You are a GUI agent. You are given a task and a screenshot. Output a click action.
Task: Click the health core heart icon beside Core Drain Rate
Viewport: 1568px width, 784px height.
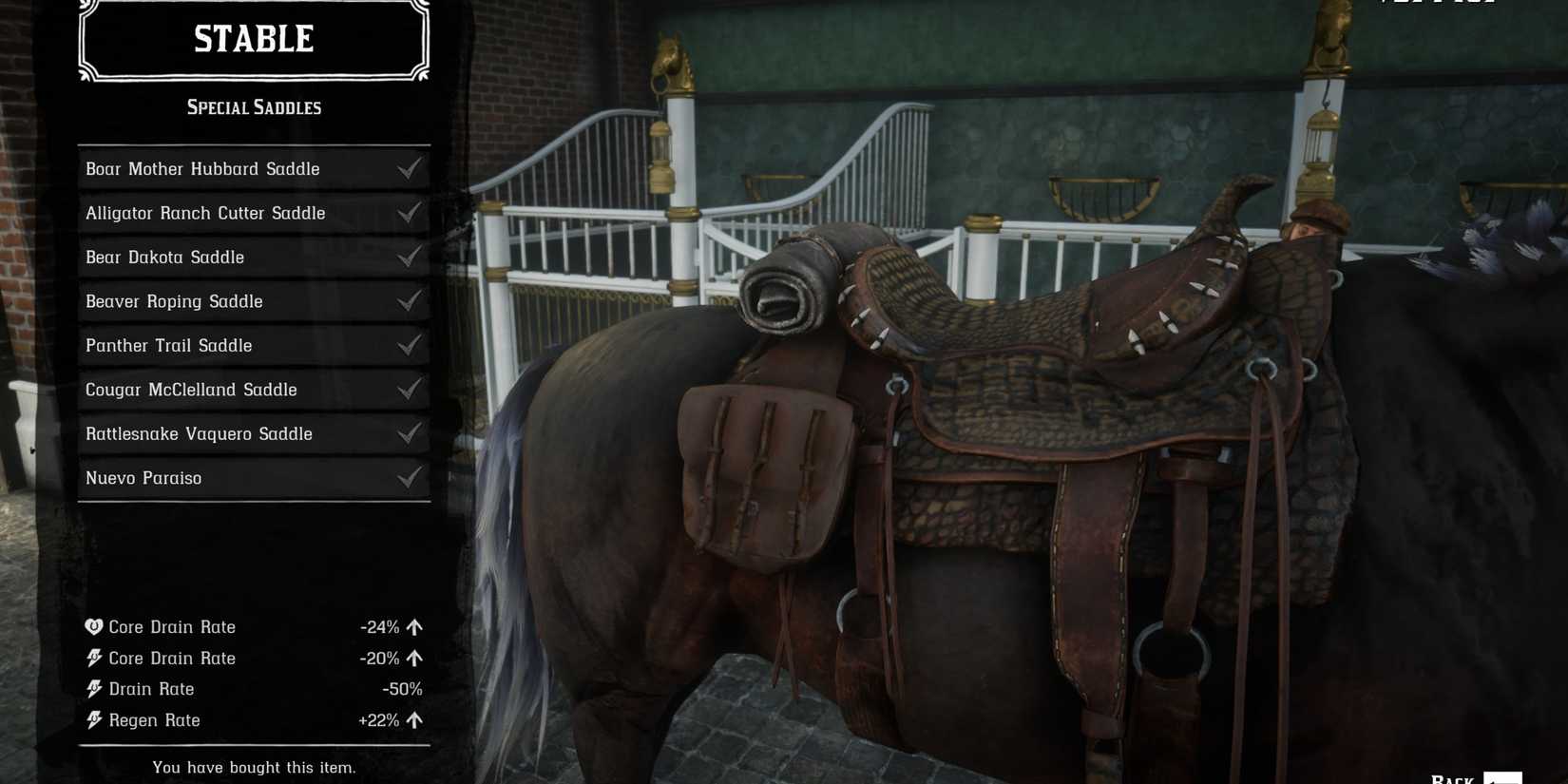[93, 627]
